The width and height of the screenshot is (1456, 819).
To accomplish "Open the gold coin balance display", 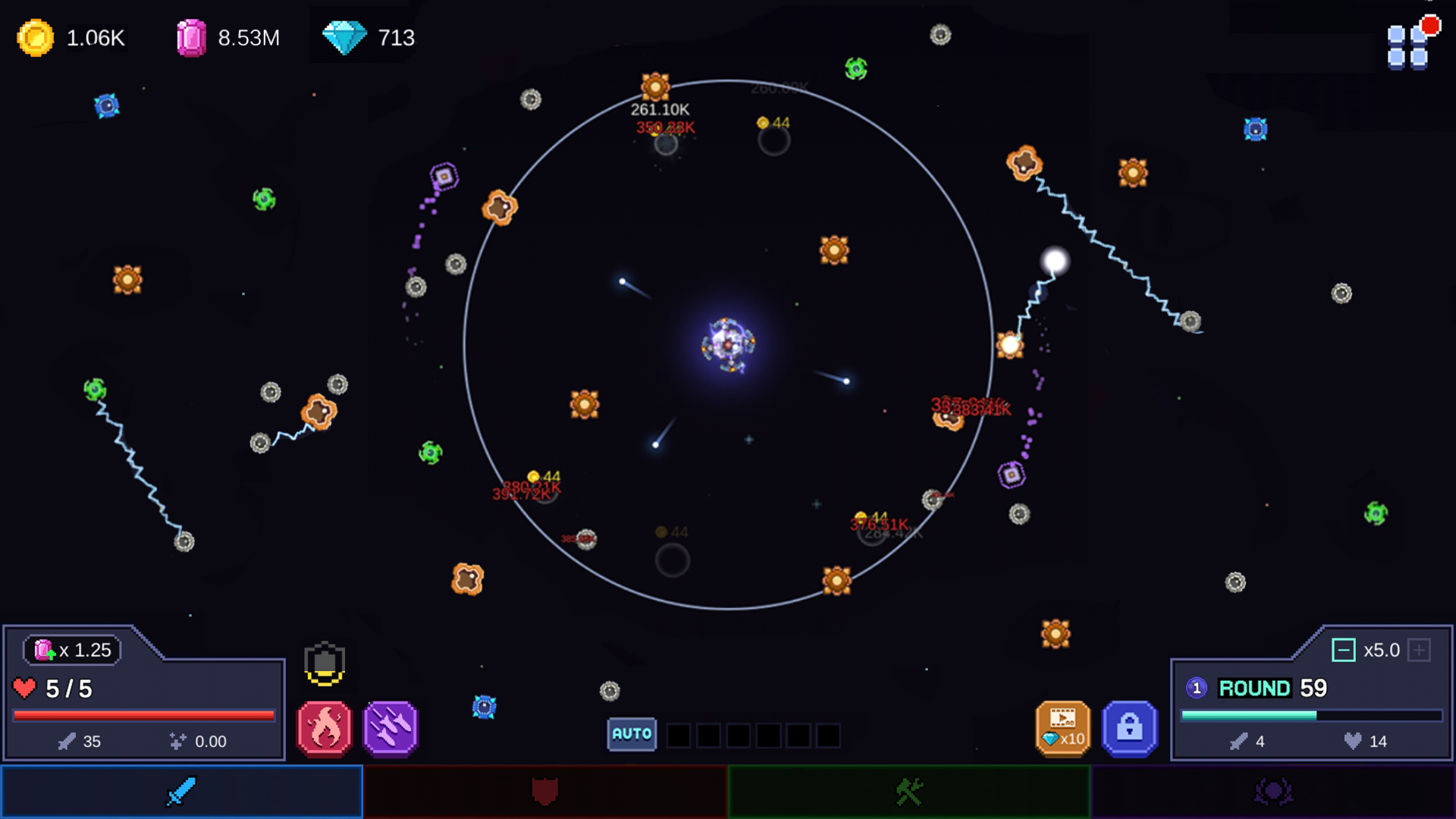I will click(x=36, y=37).
